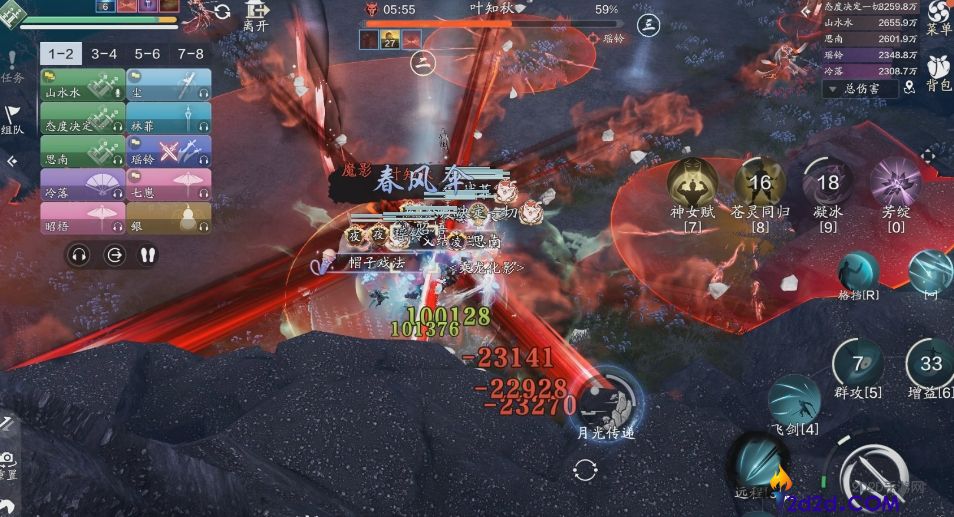The image size is (954, 517).
Task: Cast the 飞剑 flying sword skill
Action: (795, 399)
